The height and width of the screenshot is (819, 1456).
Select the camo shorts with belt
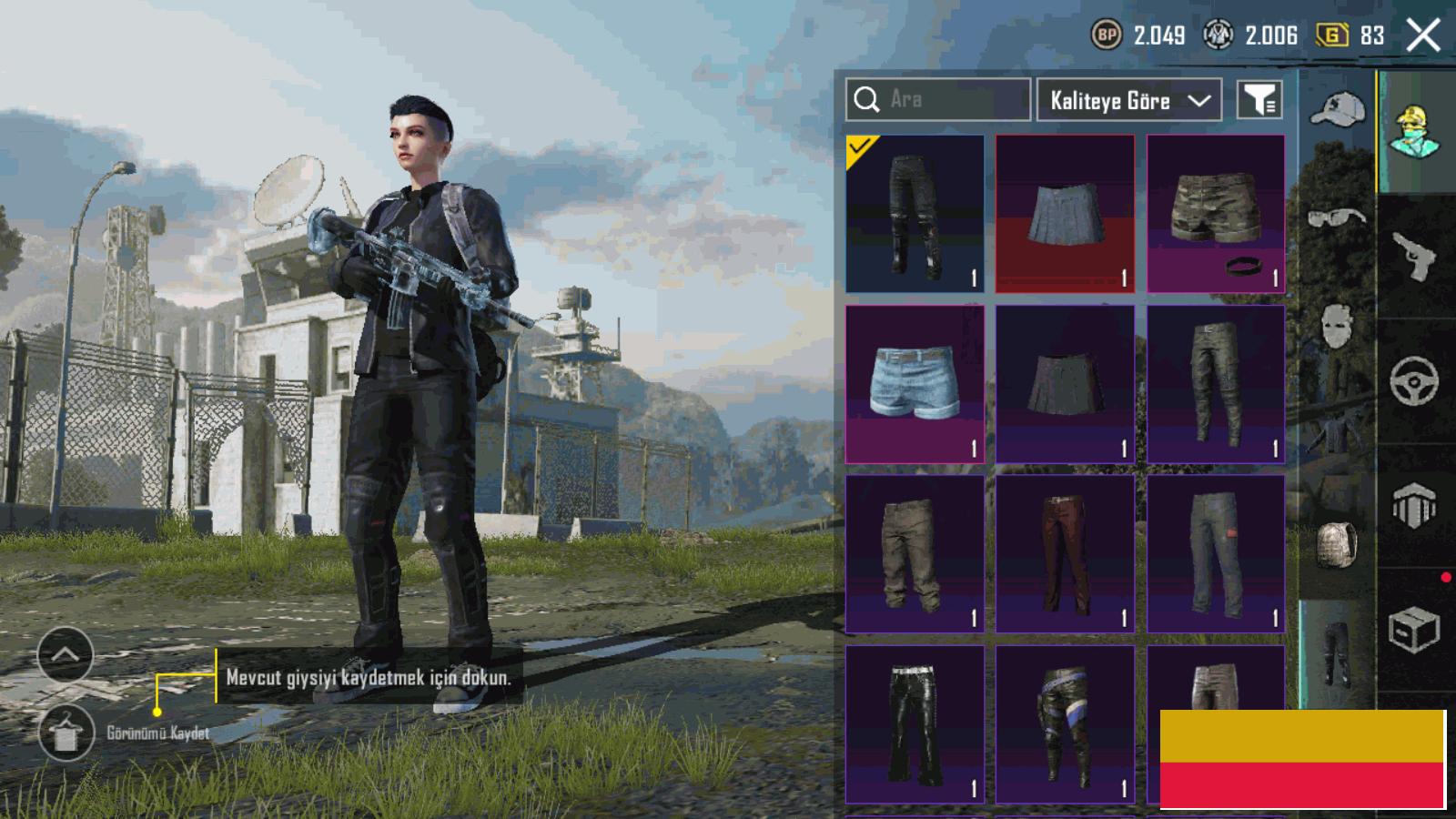pos(1216,214)
